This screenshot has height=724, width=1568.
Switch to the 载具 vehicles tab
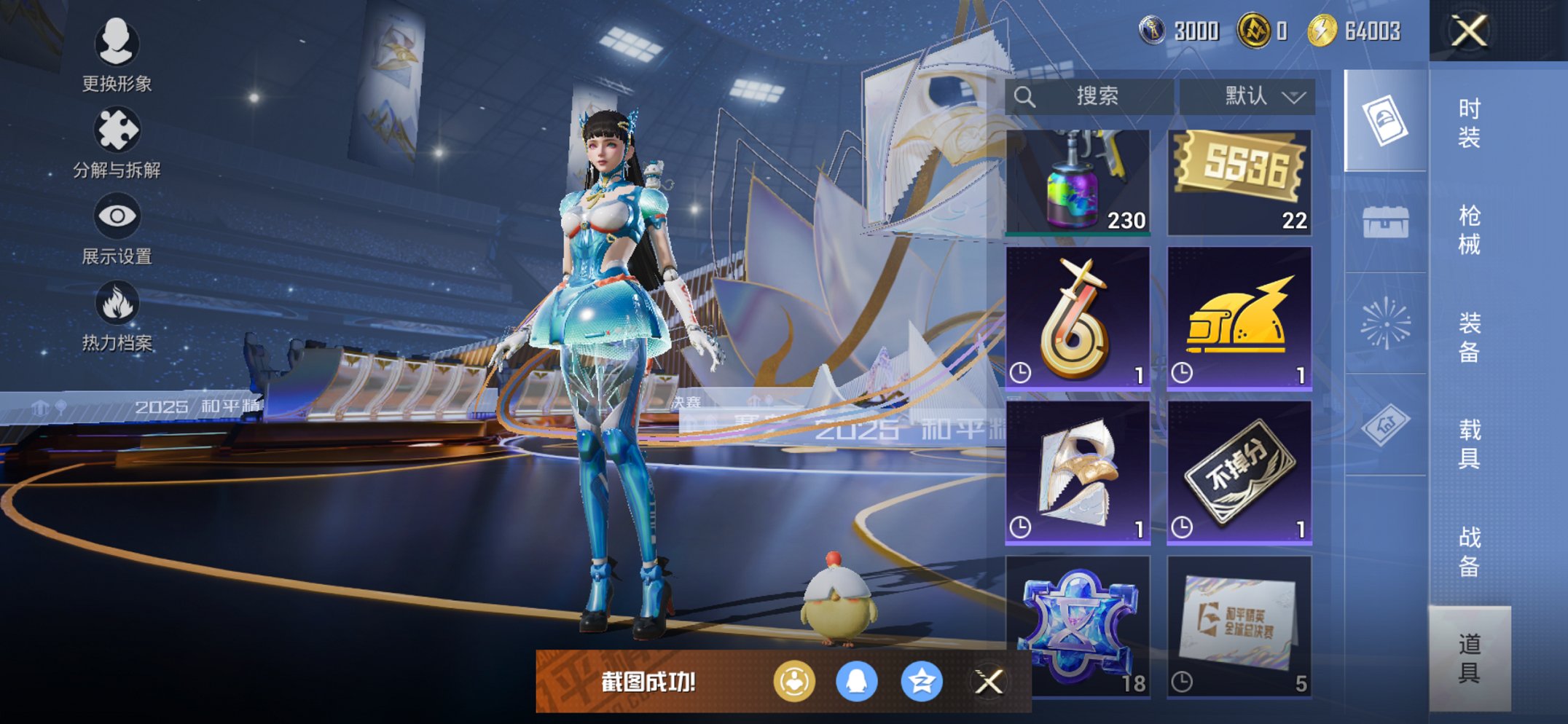(1469, 444)
